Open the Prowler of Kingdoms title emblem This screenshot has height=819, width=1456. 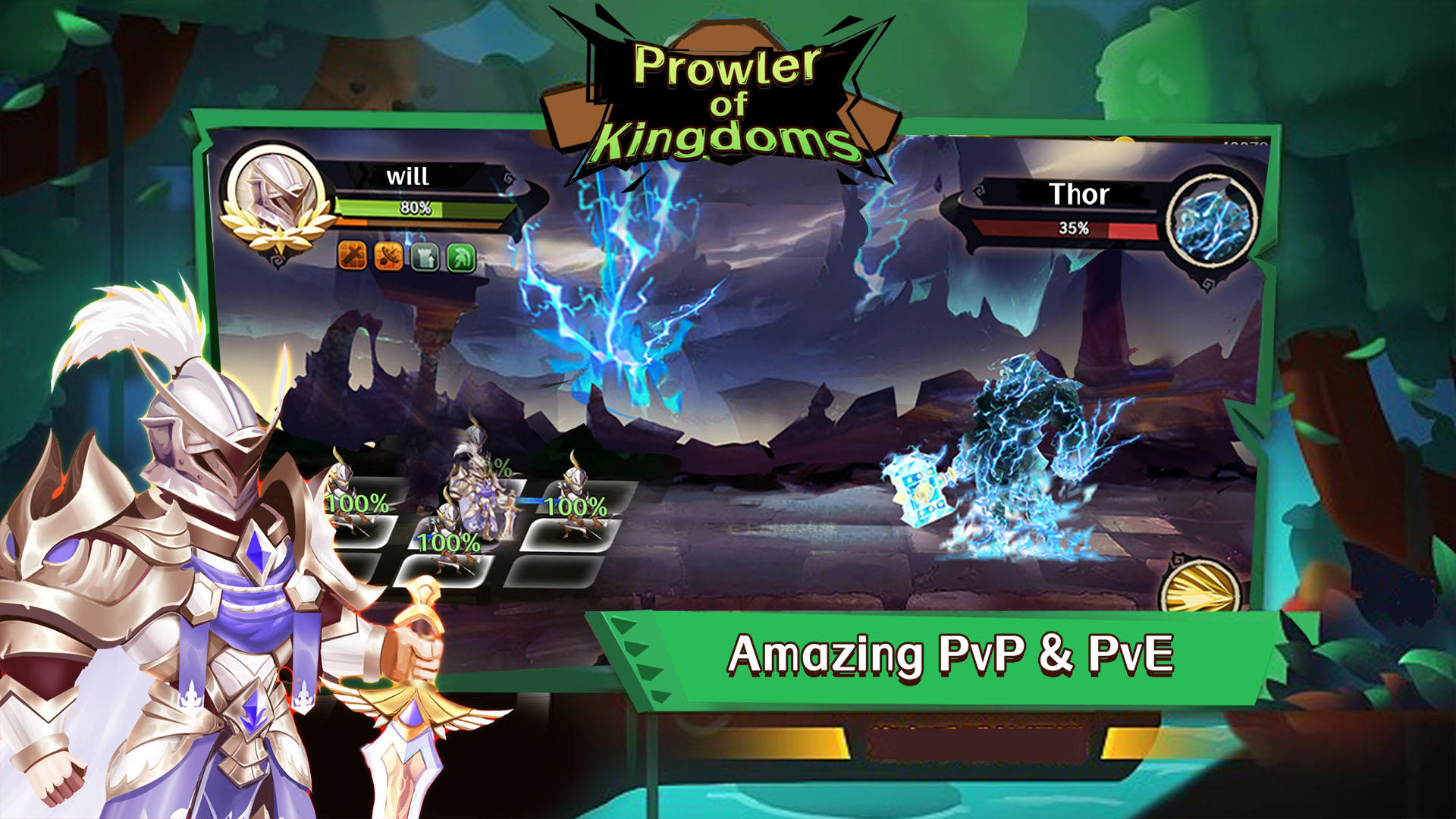(x=728, y=95)
